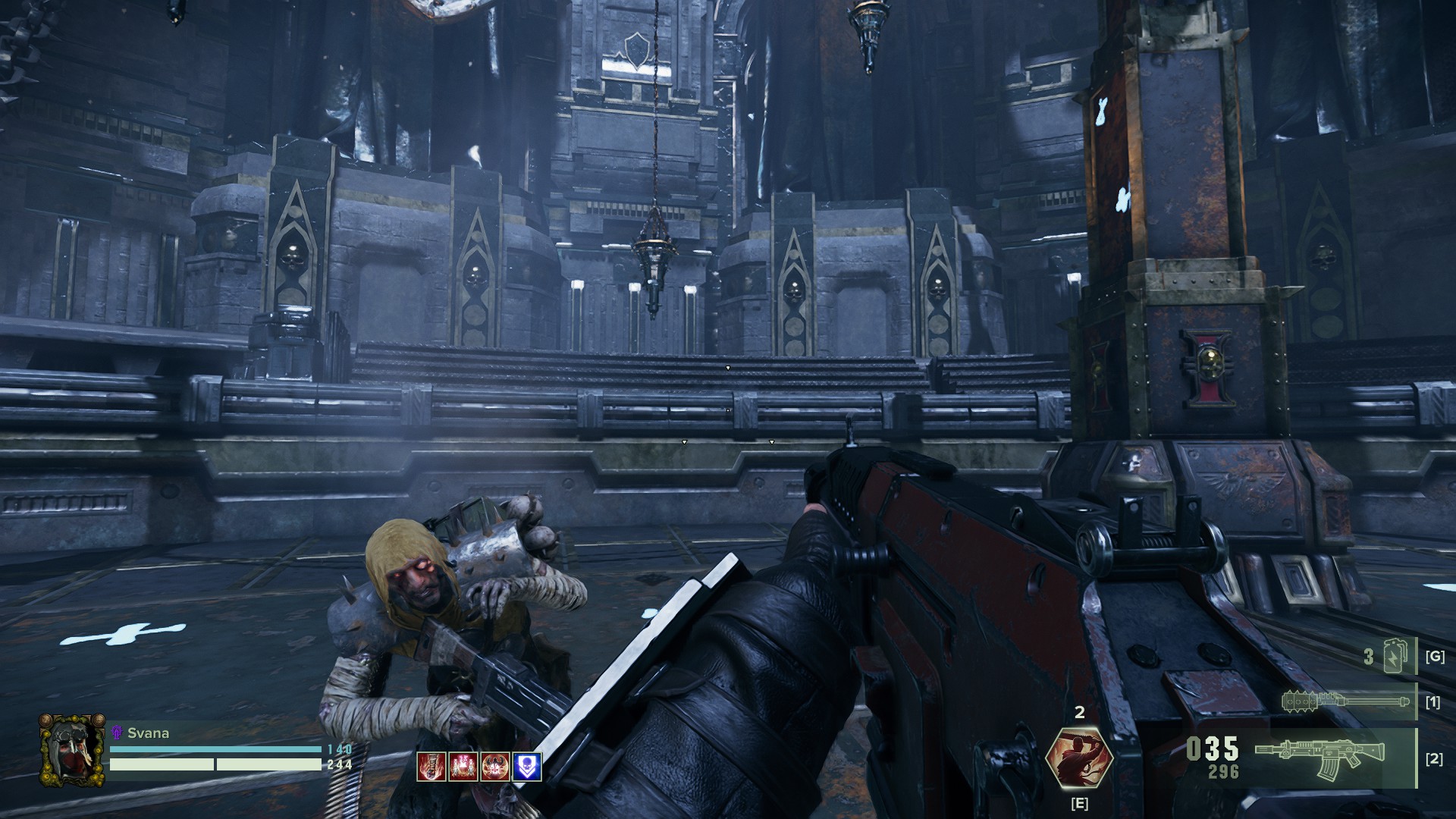Activate the hexagonal chainsword combat ability

click(x=1079, y=757)
